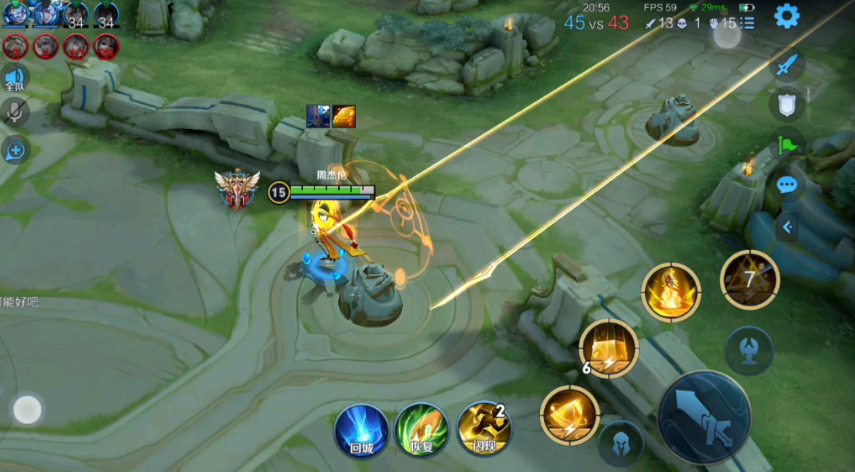Send the shield defend signal
Image resolution: width=855 pixels, height=472 pixels.
pos(788,104)
